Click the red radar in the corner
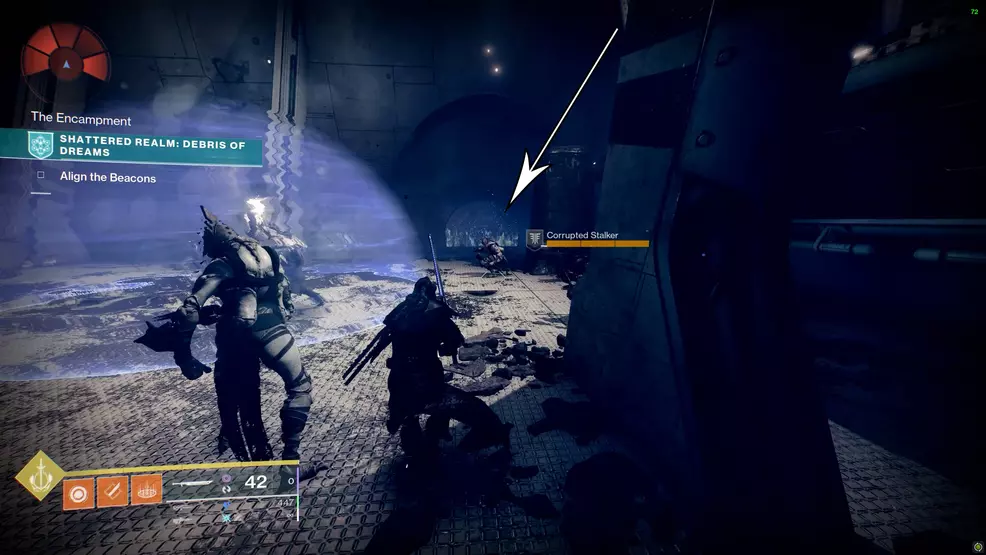986x555 pixels. [x=66, y=56]
